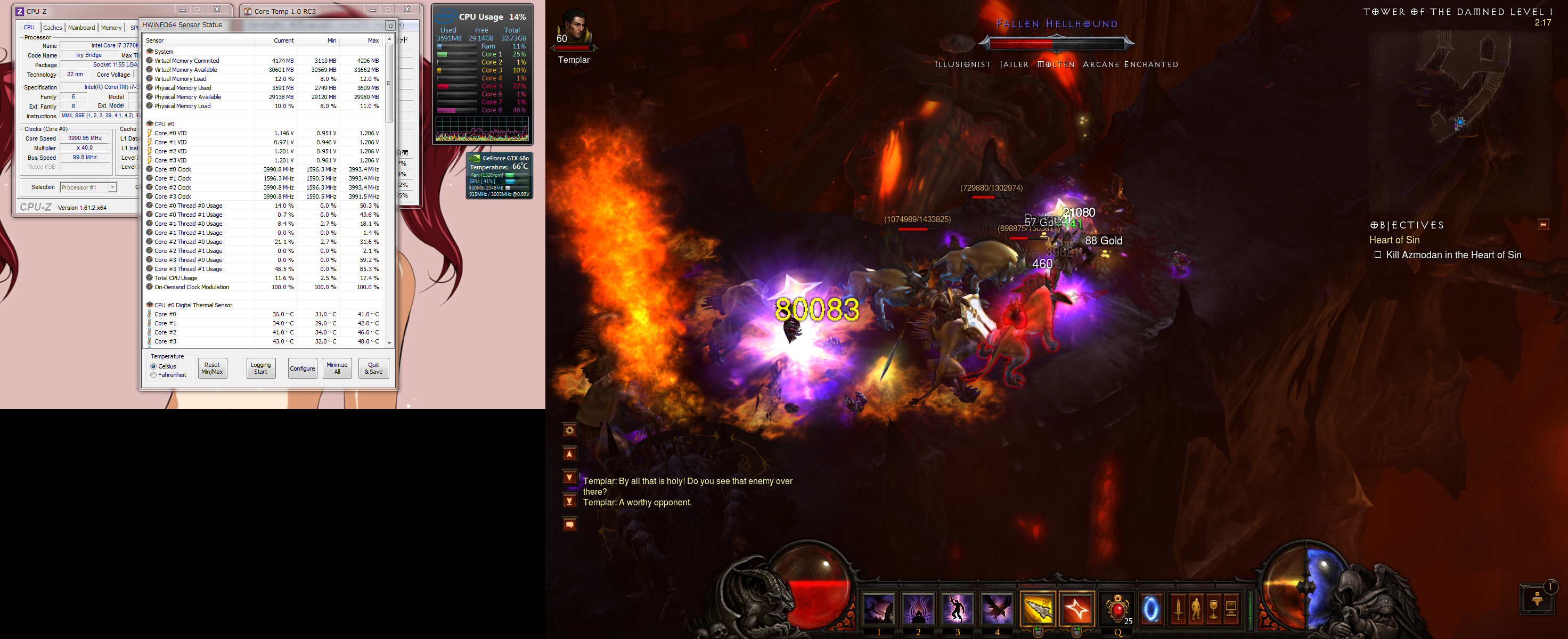Image resolution: width=1568 pixels, height=639 pixels.
Task: Collapse the Objectives tracker panel
Action: click(1542, 225)
